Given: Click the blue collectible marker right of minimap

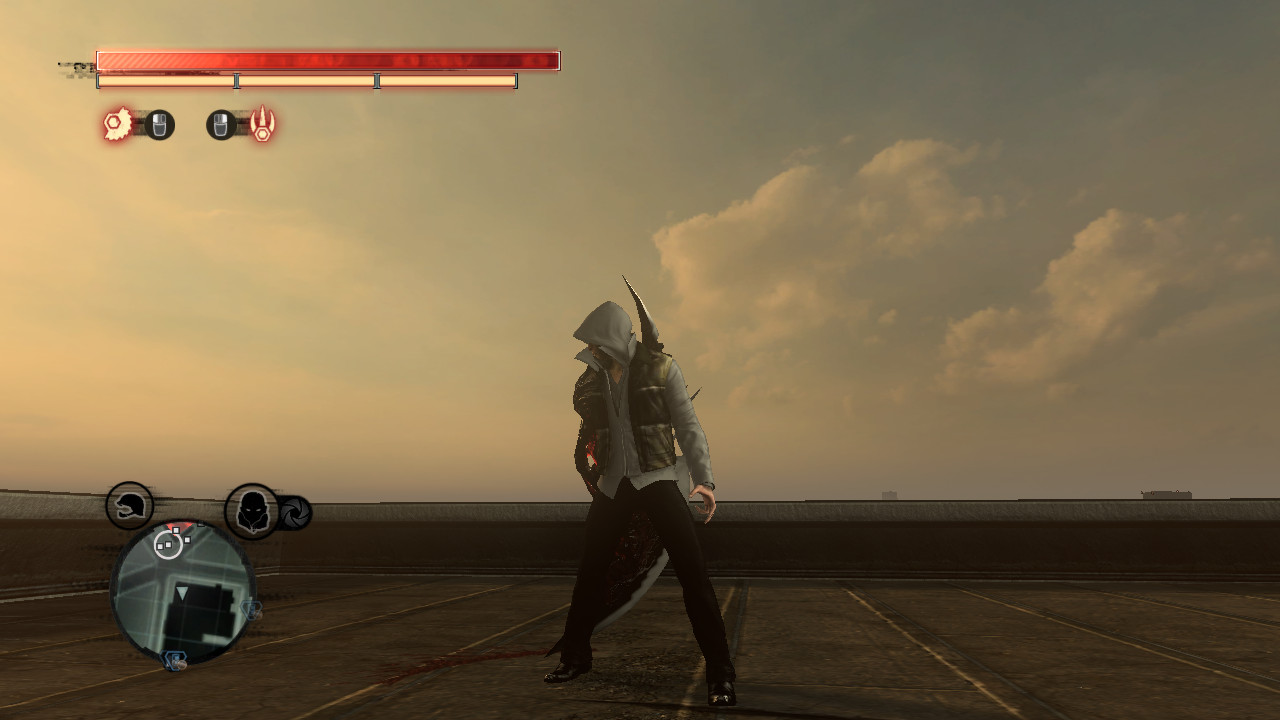Looking at the screenshot, I should [250, 609].
